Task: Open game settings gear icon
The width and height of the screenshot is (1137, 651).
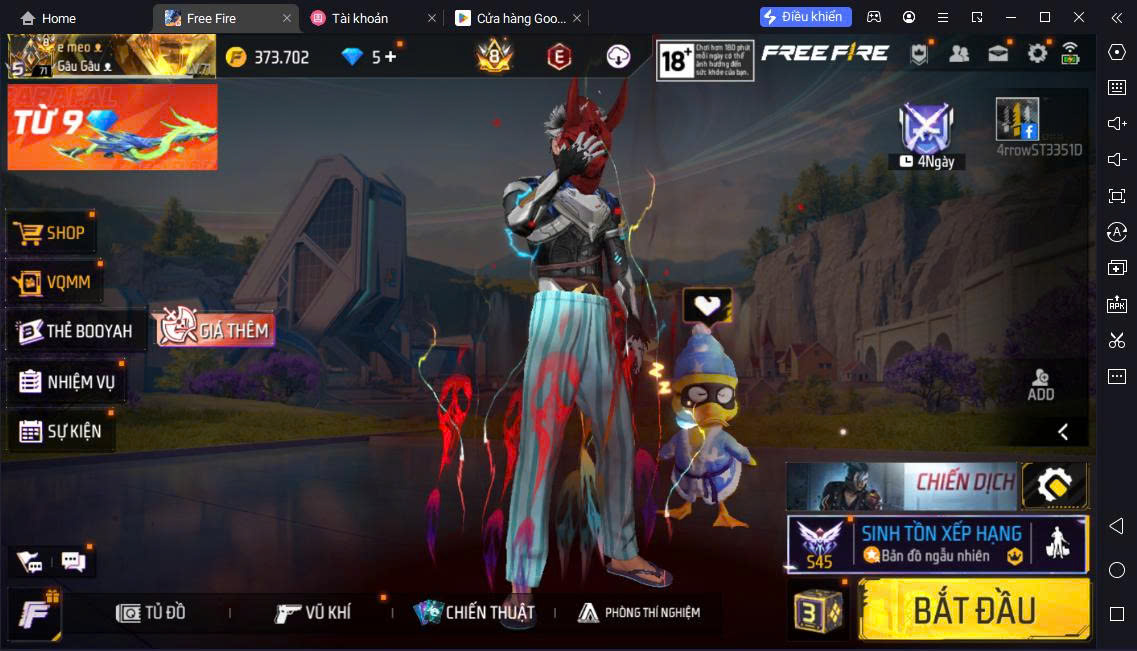Action: [x=1037, y=54]
